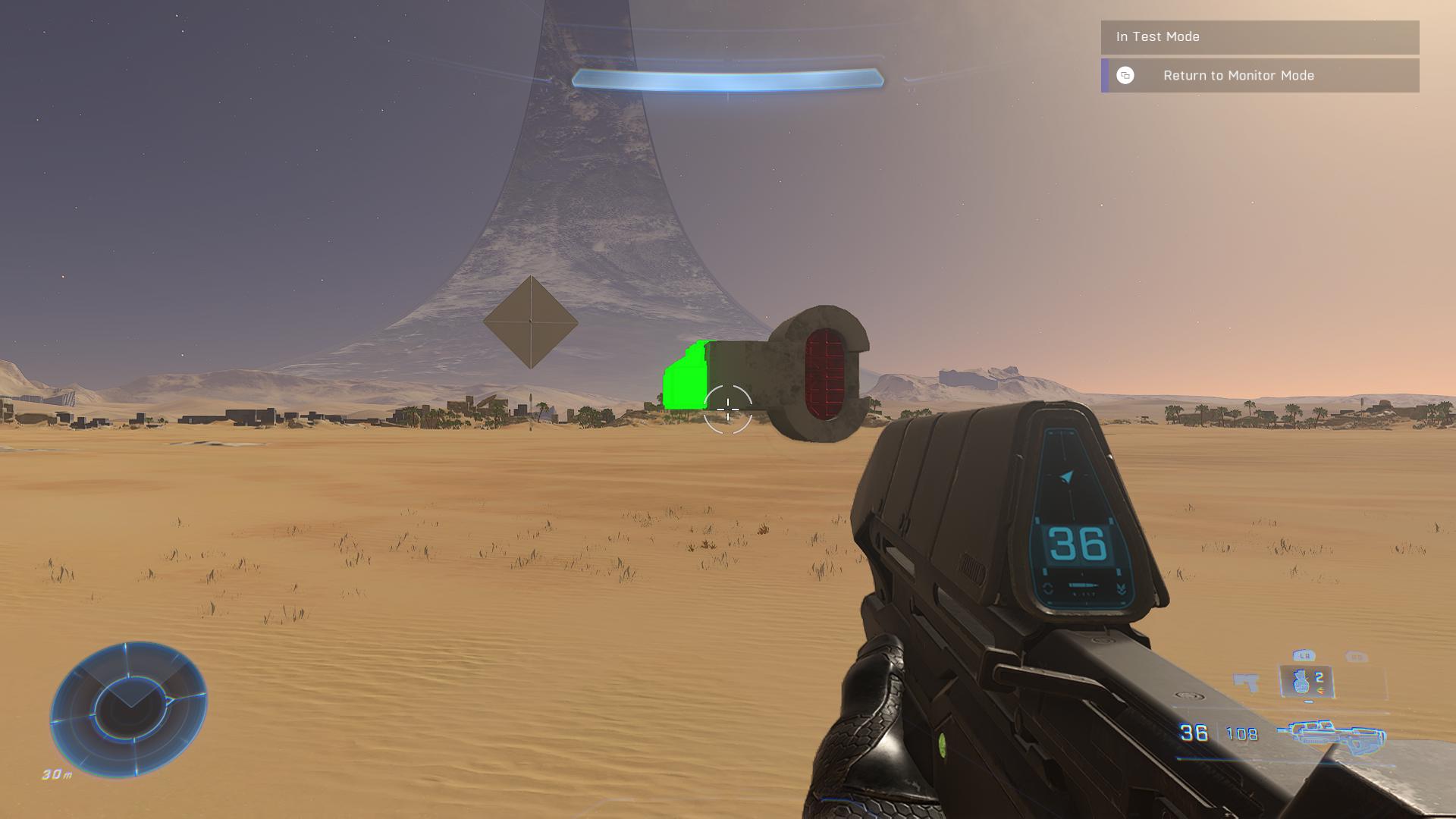Select the frag grenade icon
The image size is (1456, 819).
pos(1301,681)
